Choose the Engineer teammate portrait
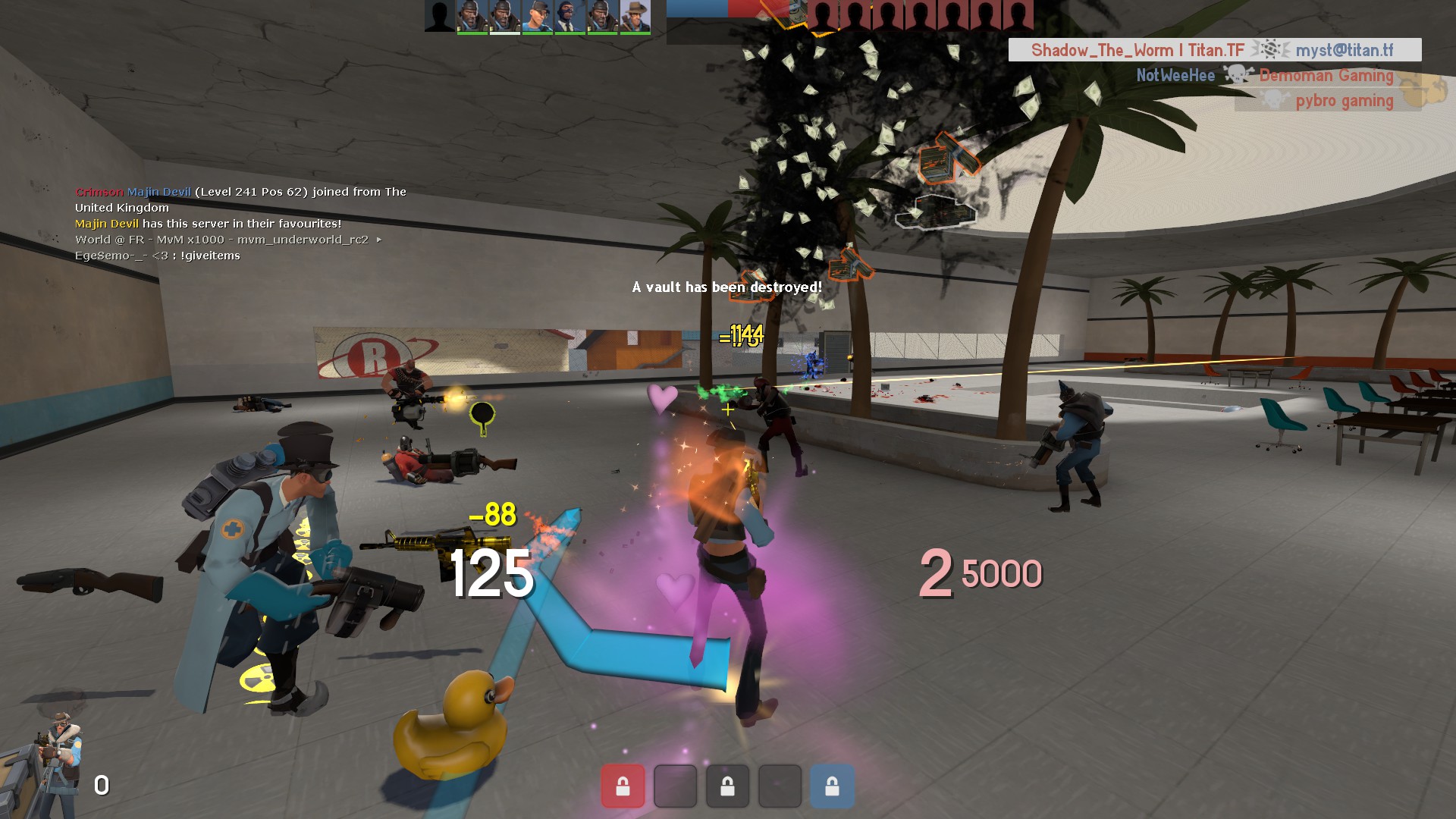 (537, 17)
